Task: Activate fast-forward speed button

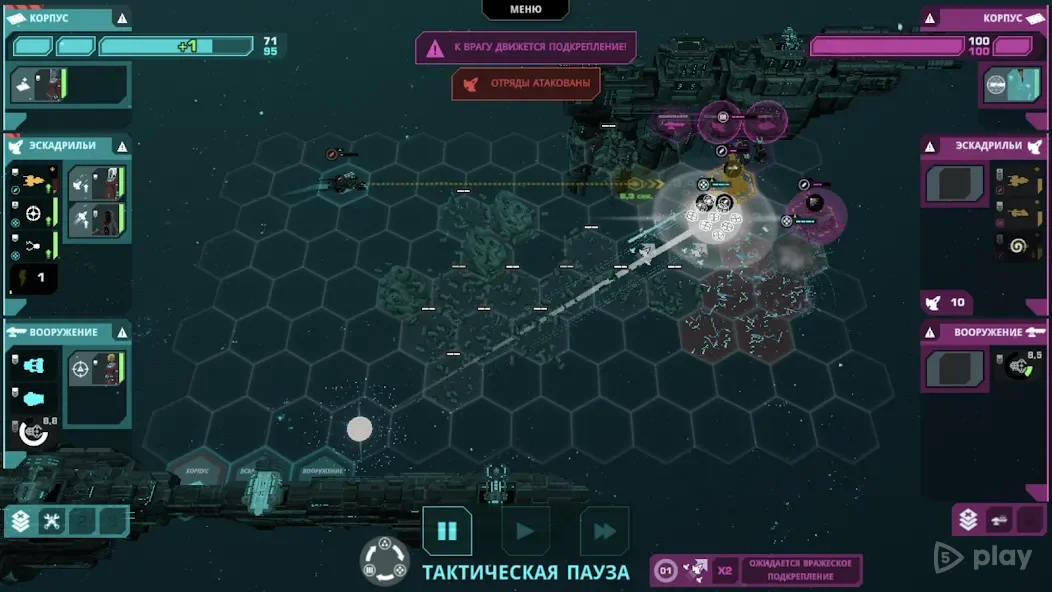Action: pyautogui.click(x=604, y=531)
